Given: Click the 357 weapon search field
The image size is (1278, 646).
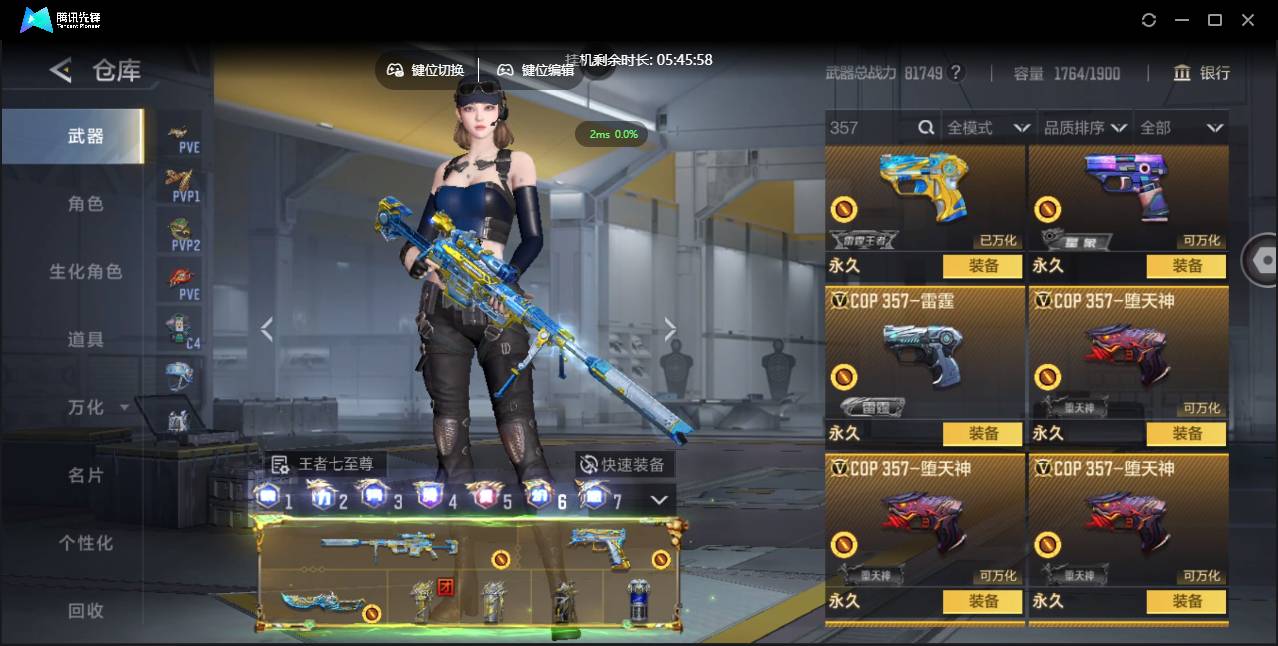Looking at the screenshot, I should pyautogui.click(x=870, y=128).
